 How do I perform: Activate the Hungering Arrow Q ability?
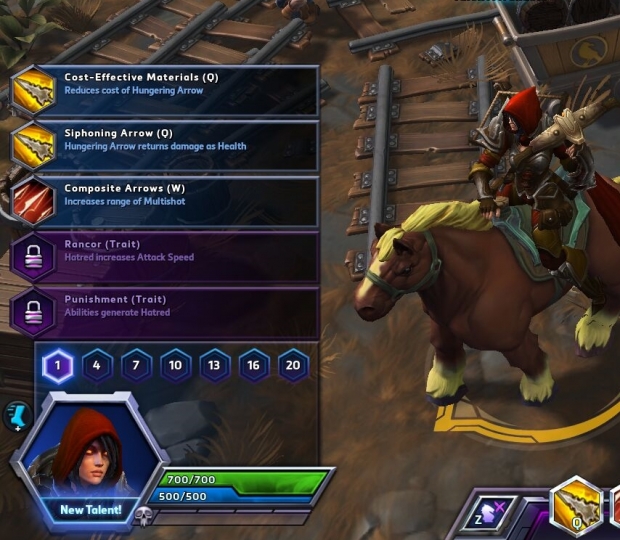(x=579, y=508)
